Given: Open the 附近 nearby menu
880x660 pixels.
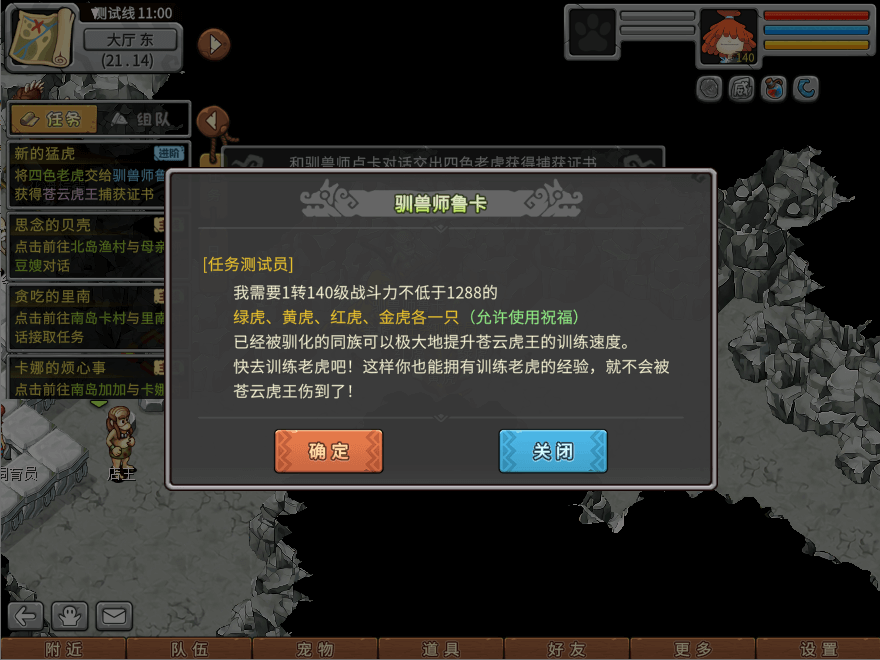Looking at the screenshot, I should [x=63, y=649].
